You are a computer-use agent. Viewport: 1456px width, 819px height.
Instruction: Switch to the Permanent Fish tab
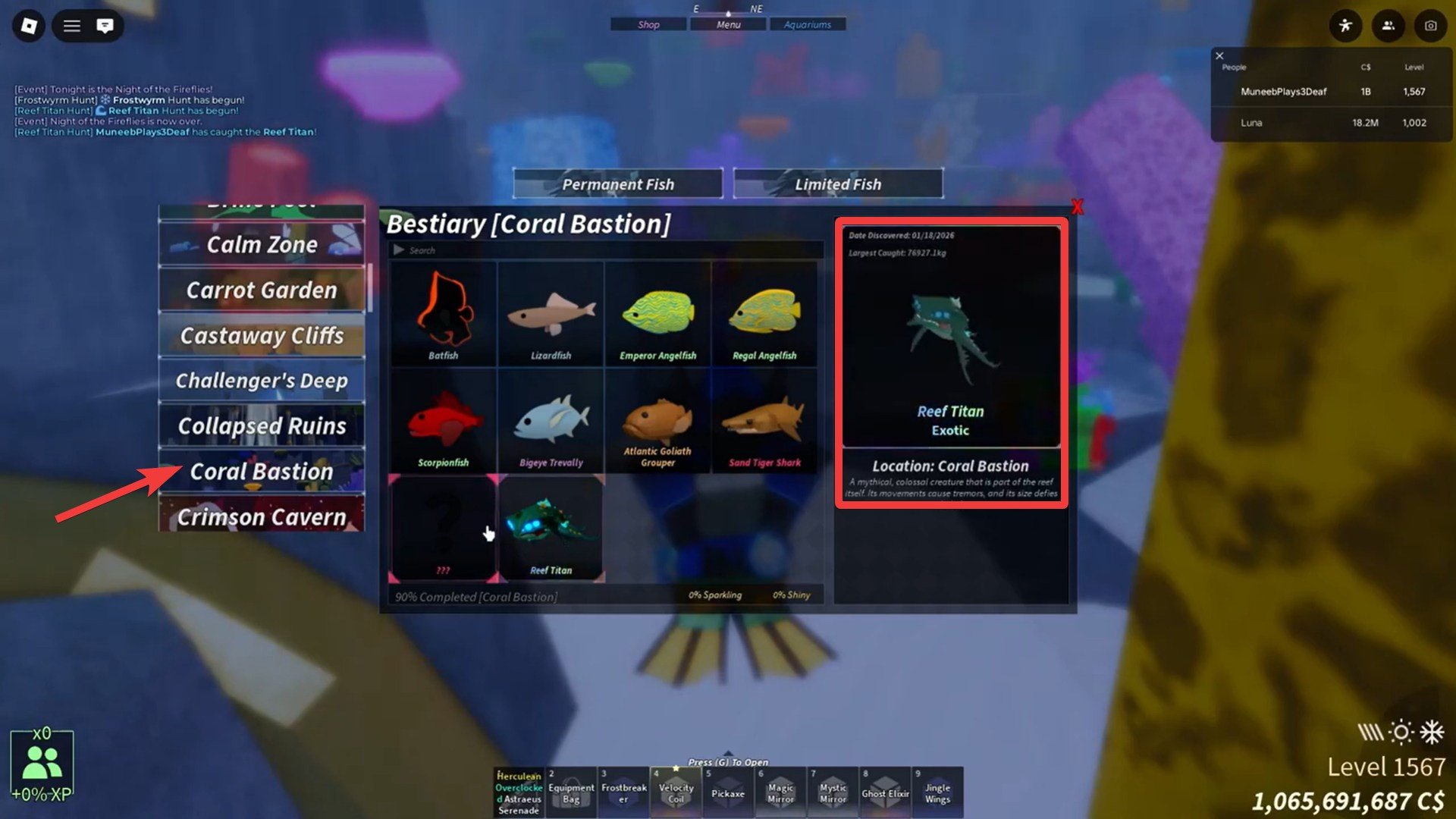[x=617, y=184]
